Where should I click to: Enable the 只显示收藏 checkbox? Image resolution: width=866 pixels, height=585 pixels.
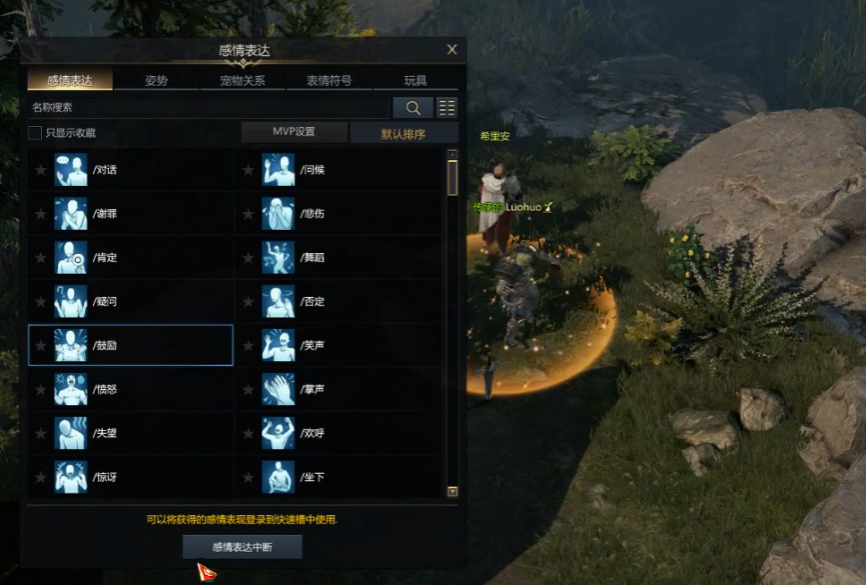pyautogui.click(x=35, y=133)
